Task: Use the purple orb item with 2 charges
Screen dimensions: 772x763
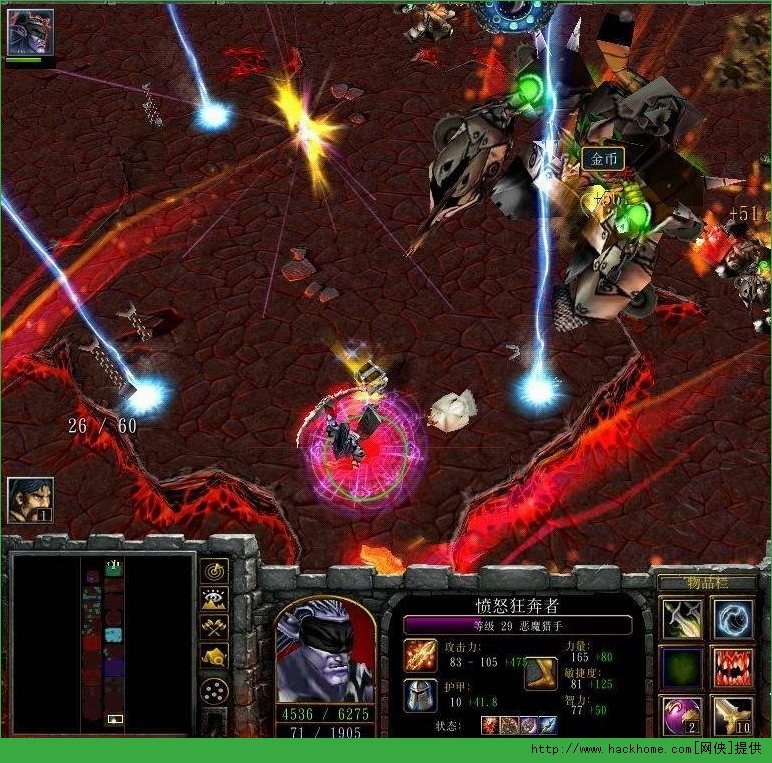Action: [x=680, y=716]
